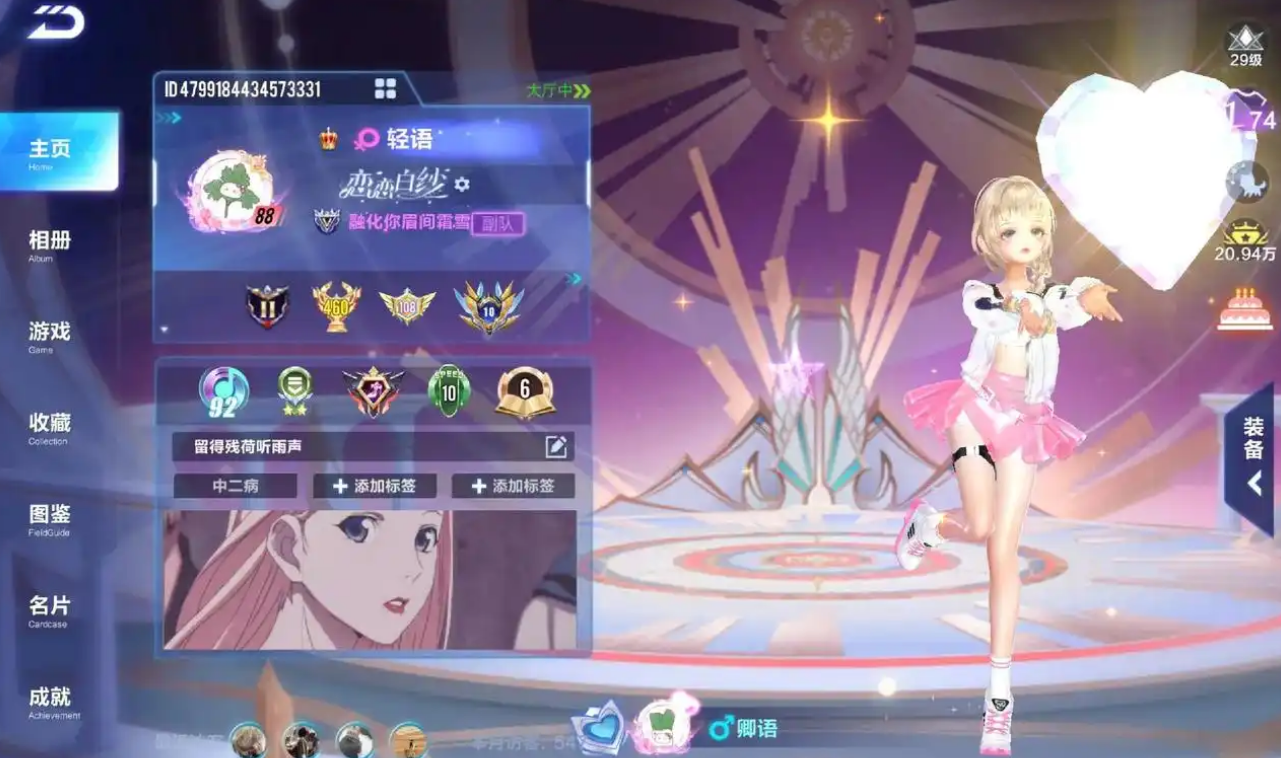Select the 游戏 Game tab
Viewport: 1281px width, 758px height.
50,335
